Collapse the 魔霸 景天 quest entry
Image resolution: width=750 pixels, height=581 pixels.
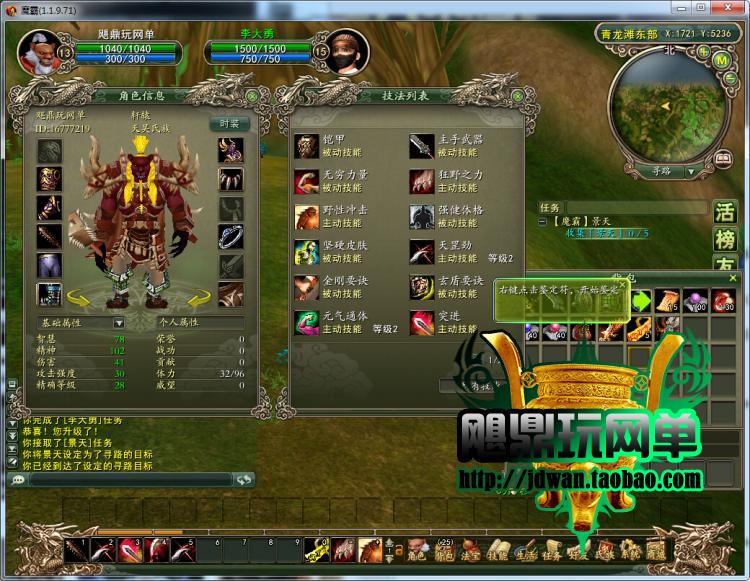point(543,221)
